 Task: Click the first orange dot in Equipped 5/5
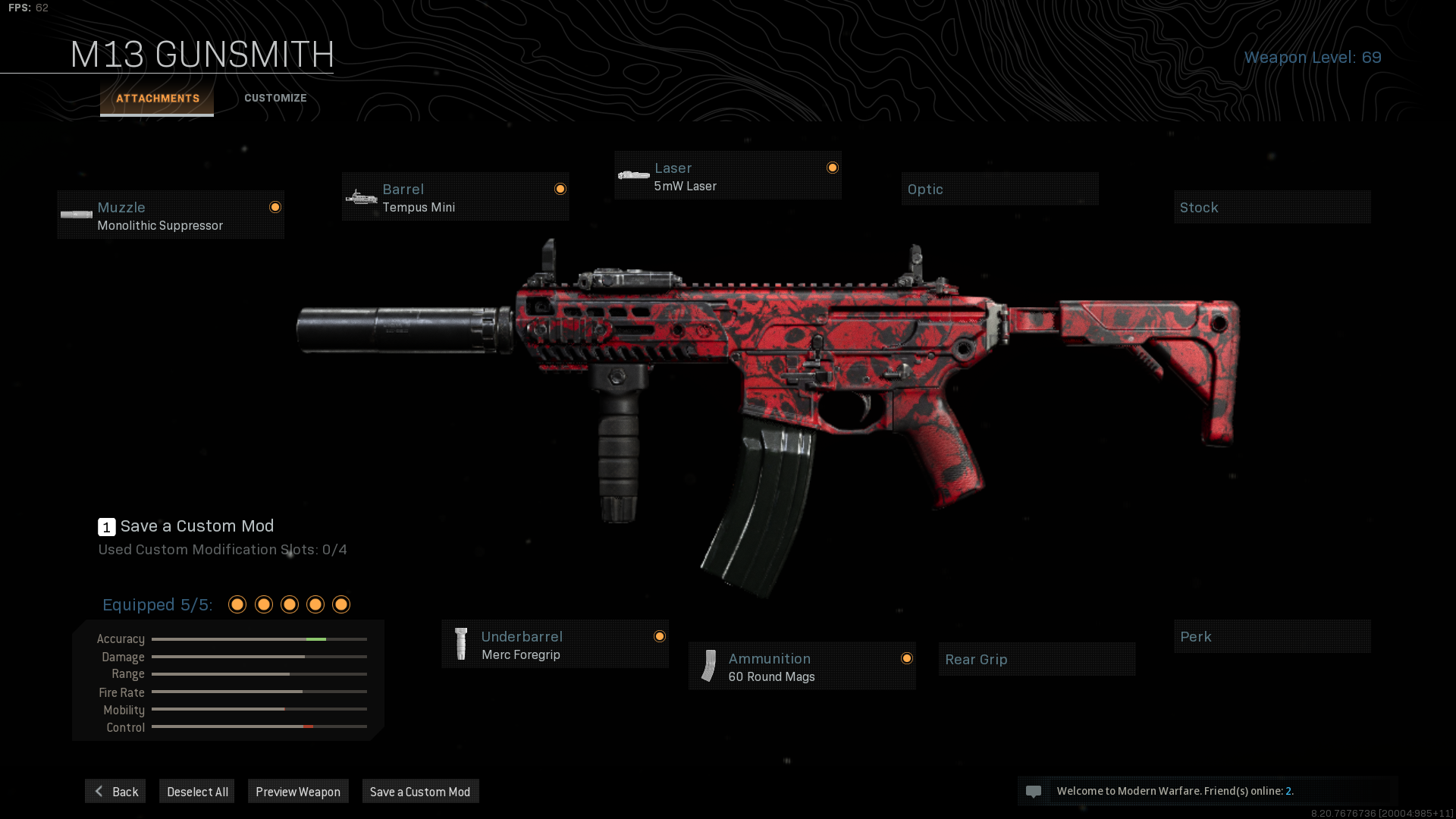[237, 604]
